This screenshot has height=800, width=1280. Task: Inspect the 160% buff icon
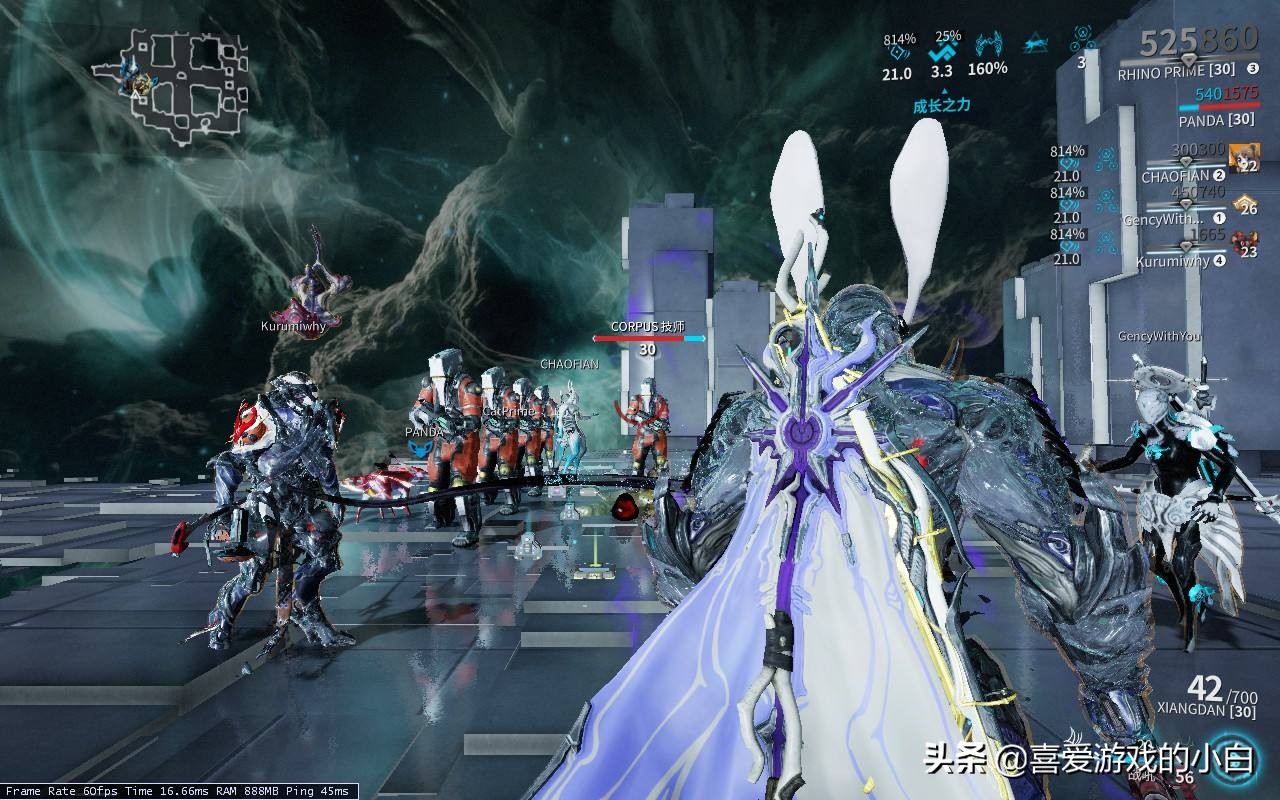pos(987,45)
